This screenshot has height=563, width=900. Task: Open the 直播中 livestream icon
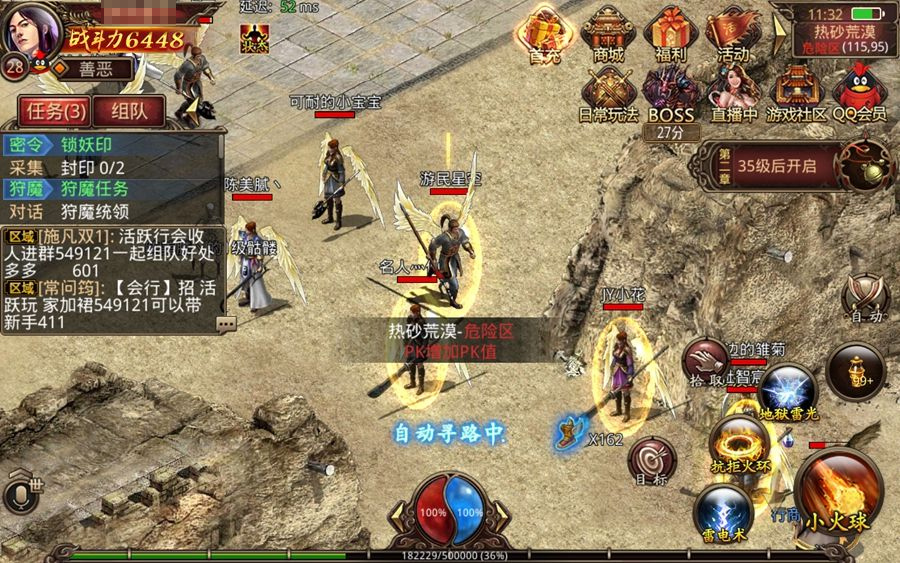(733, 93)
